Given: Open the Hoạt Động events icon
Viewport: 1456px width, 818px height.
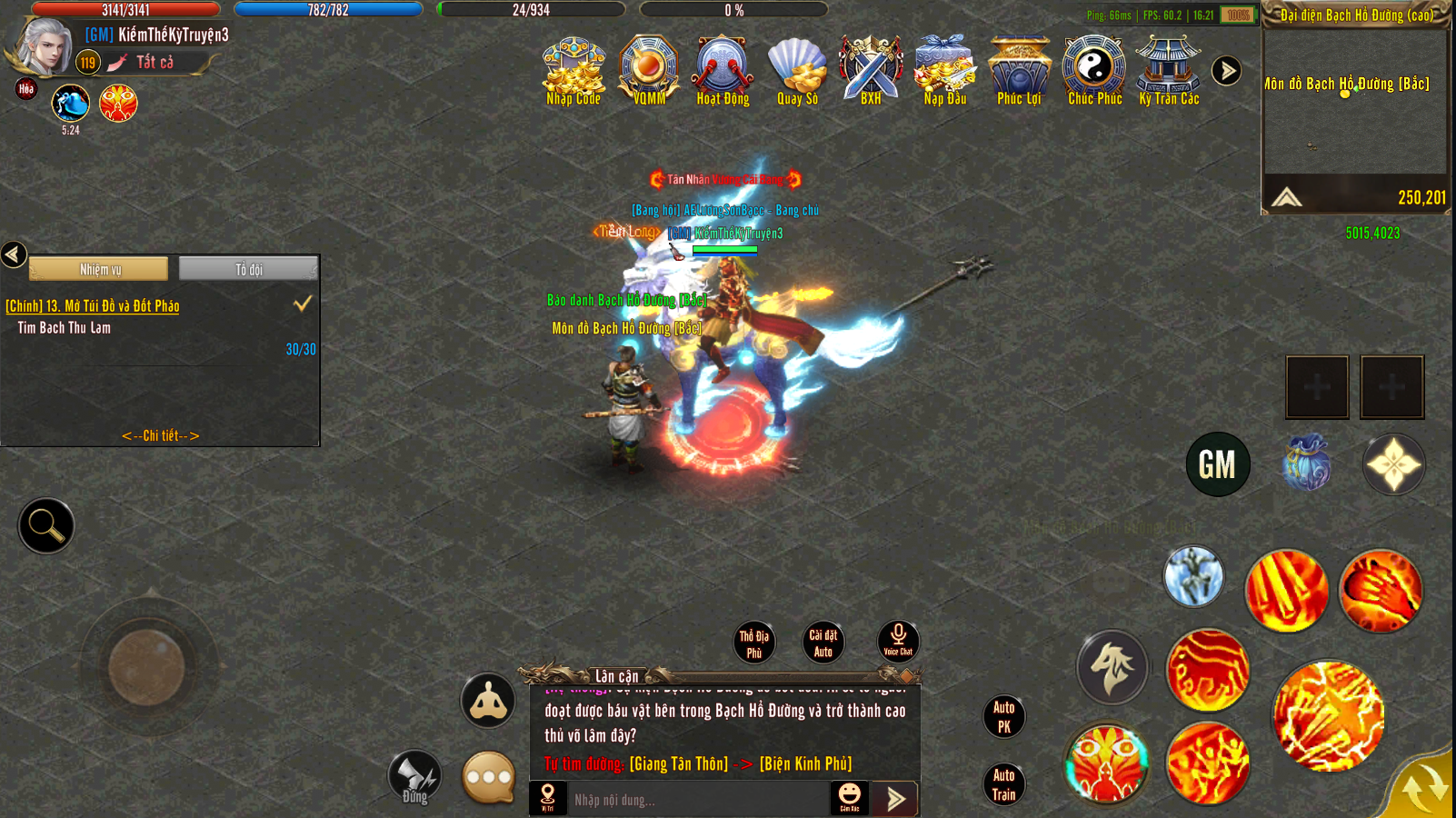Looking at the screenshot, I should tap(723, 71).
